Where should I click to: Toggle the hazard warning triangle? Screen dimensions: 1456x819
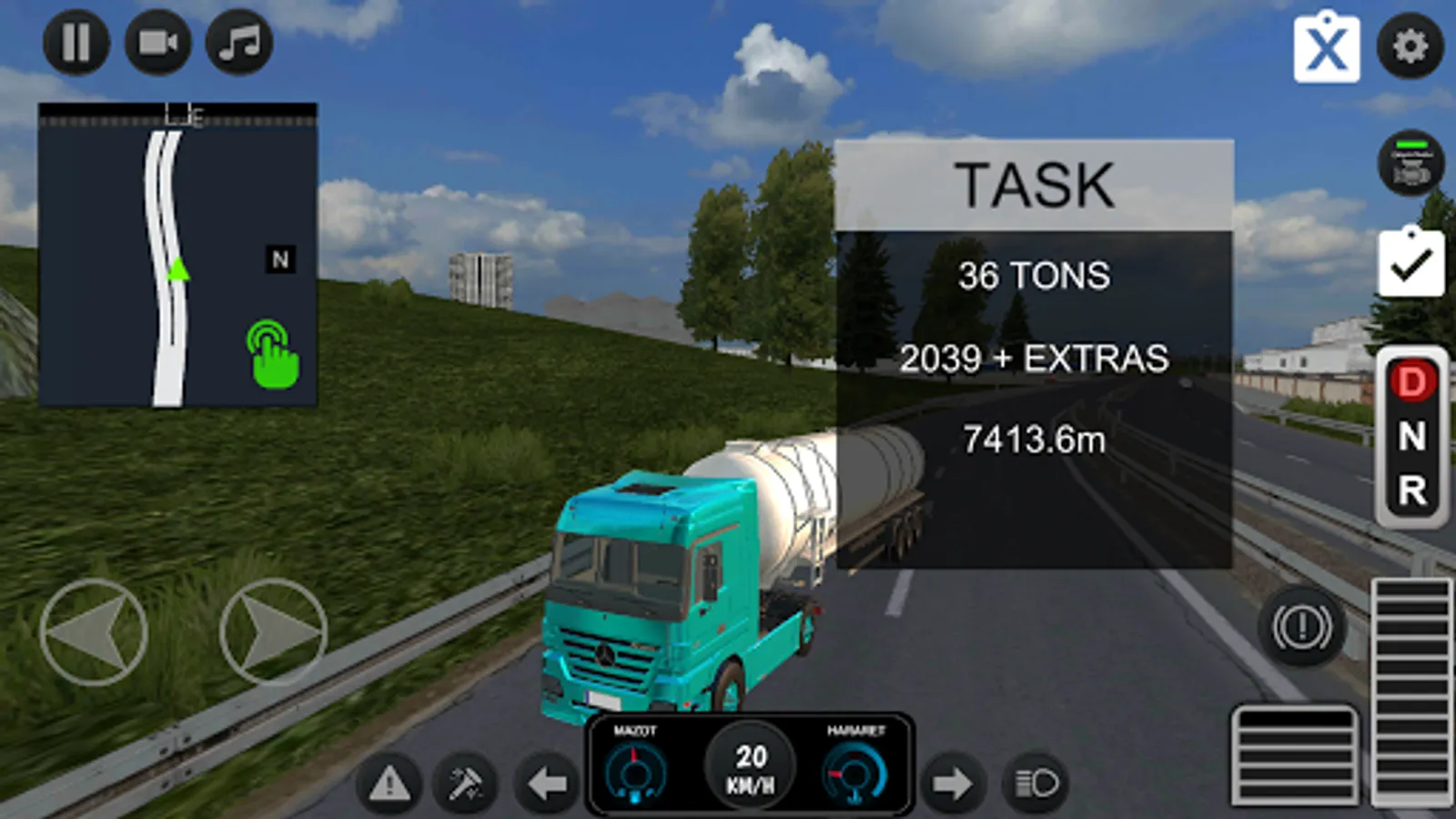click(x=391, y=784)
